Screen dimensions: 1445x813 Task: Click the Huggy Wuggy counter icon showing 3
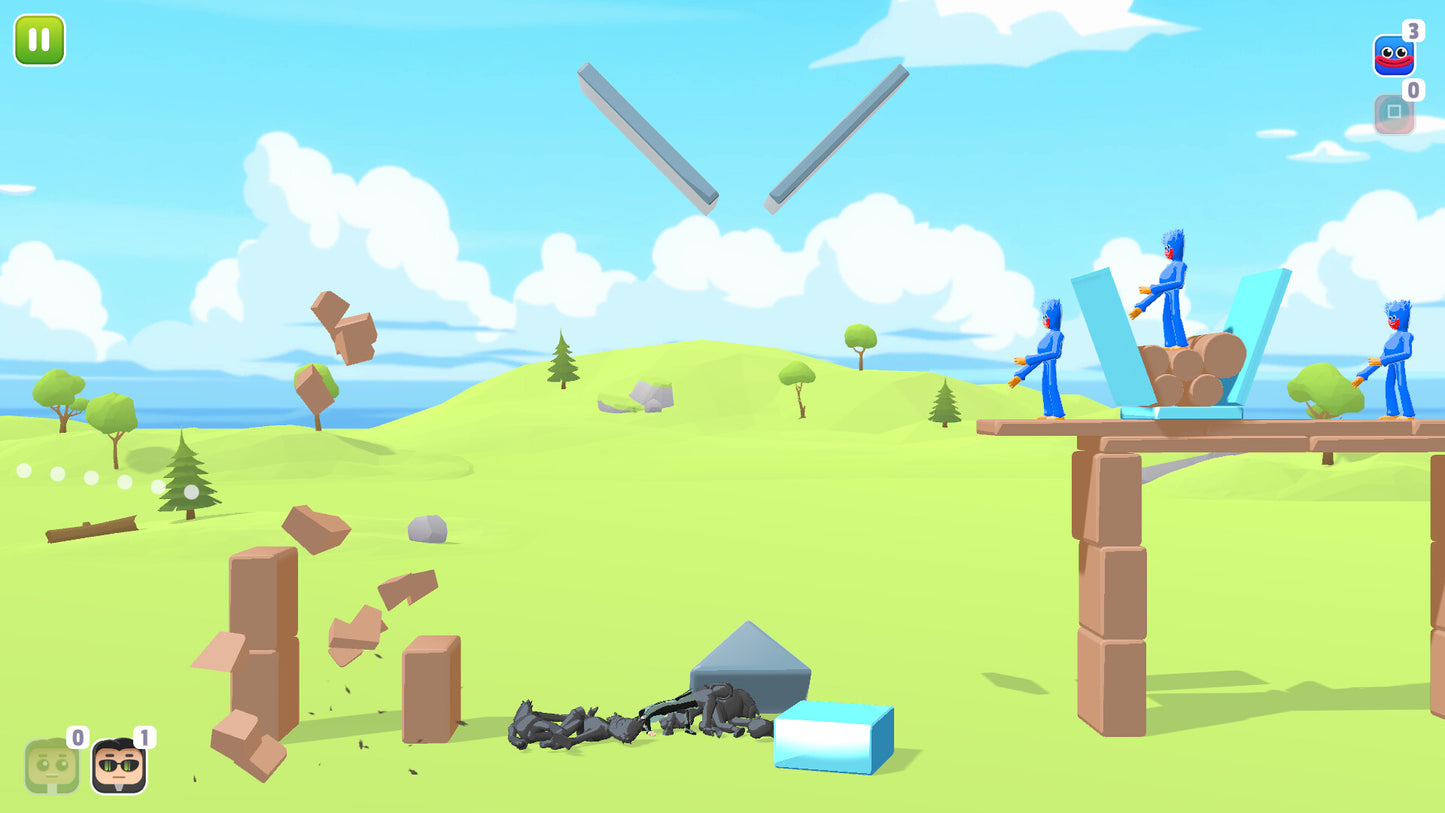(x=1393, y=55)
